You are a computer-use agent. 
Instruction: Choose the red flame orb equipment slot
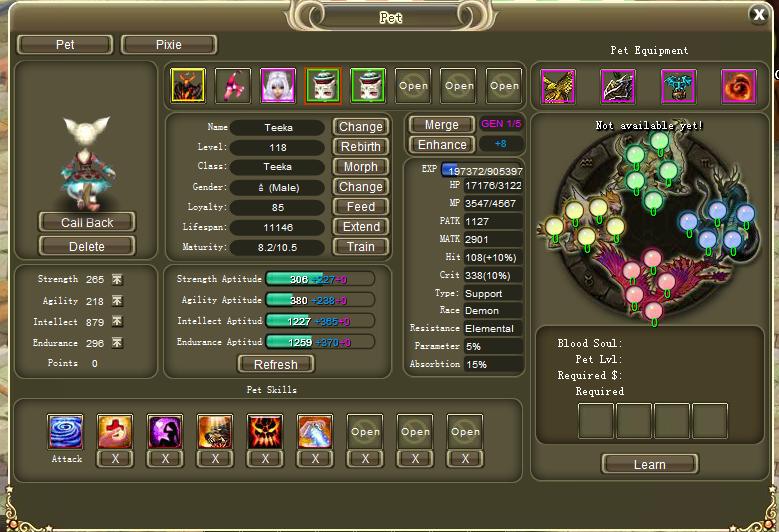point(739,87)
